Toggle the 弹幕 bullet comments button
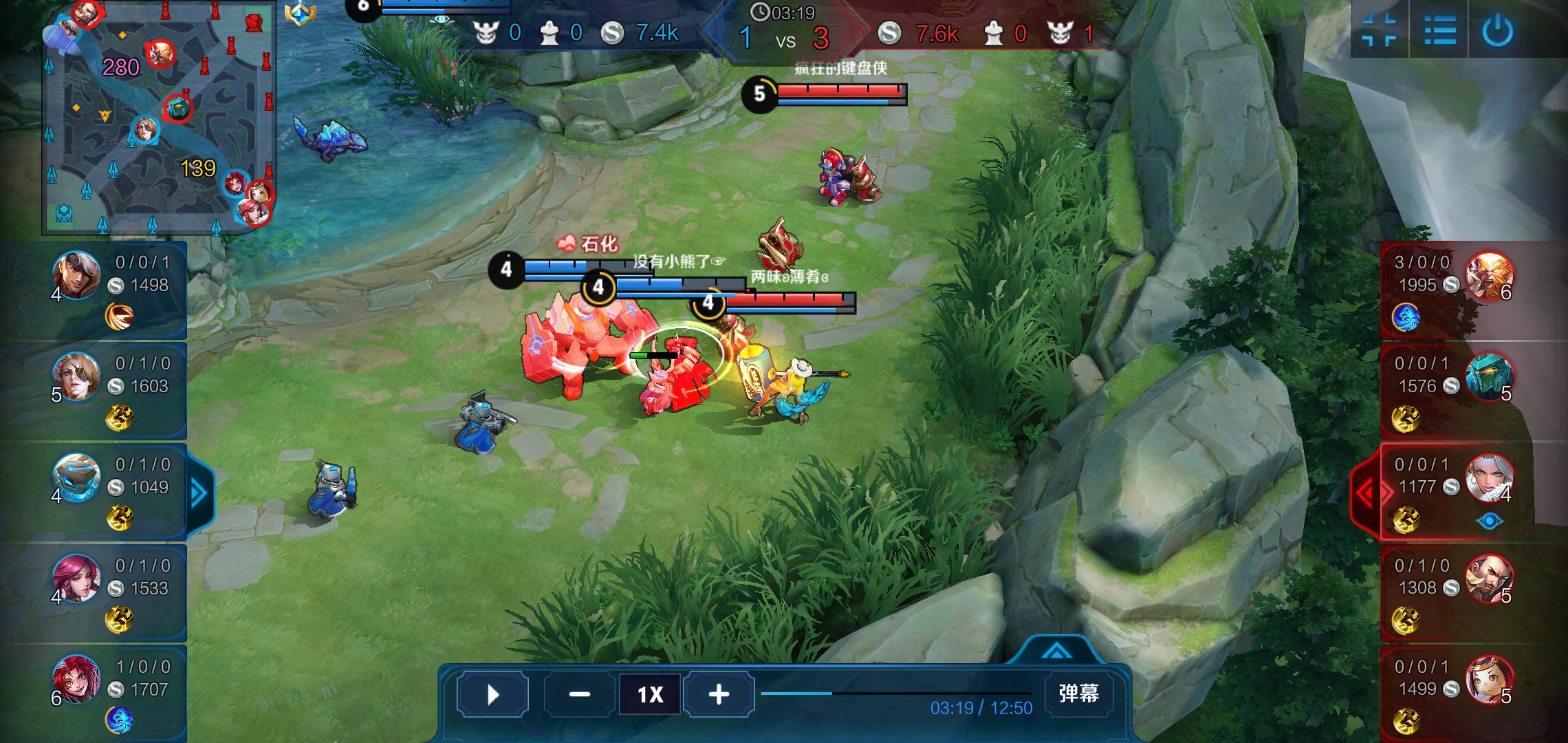This screenshot has width=1568, height=743. pos(1078,693)
